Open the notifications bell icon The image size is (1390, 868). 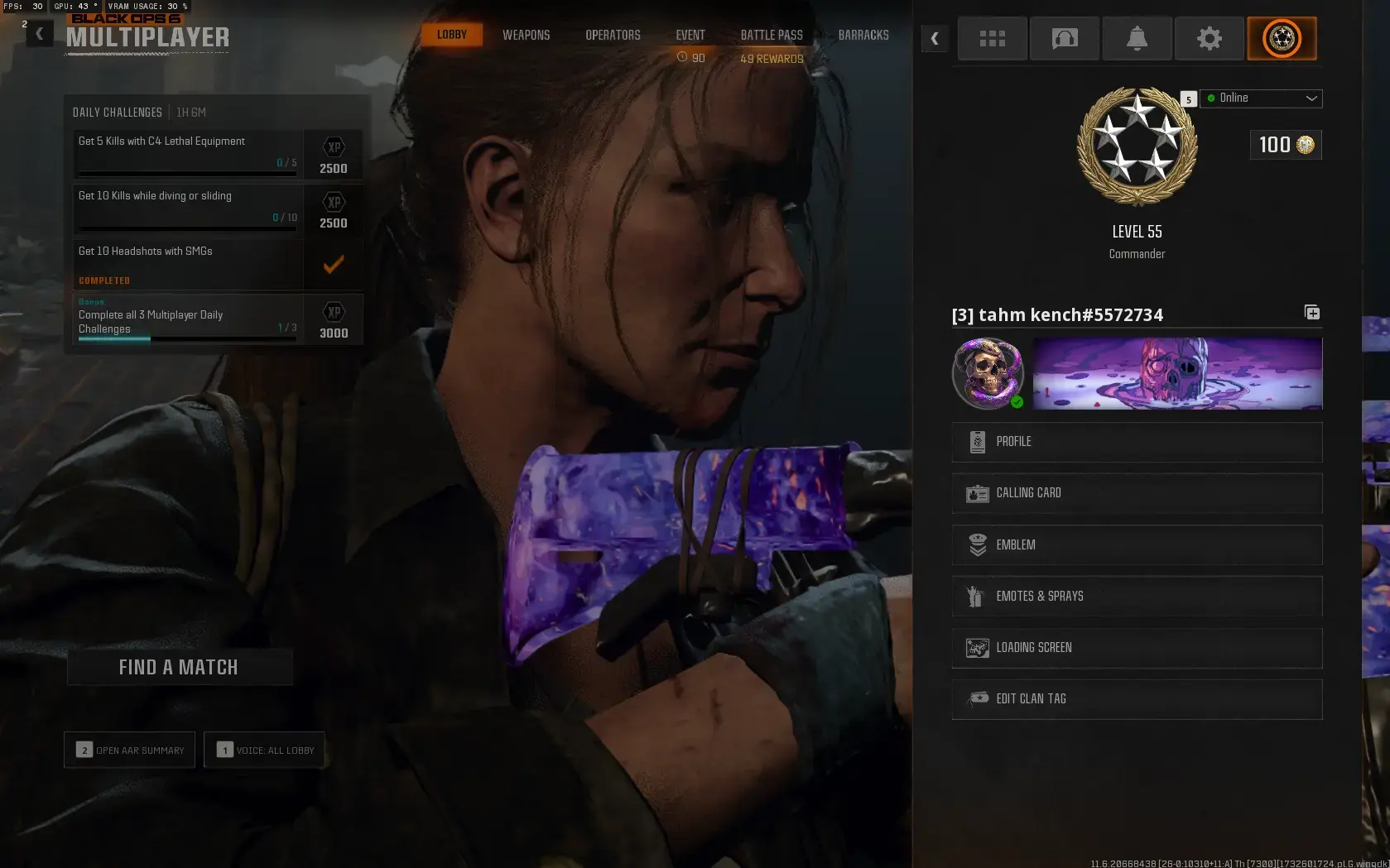click(x=1137, y=38)
